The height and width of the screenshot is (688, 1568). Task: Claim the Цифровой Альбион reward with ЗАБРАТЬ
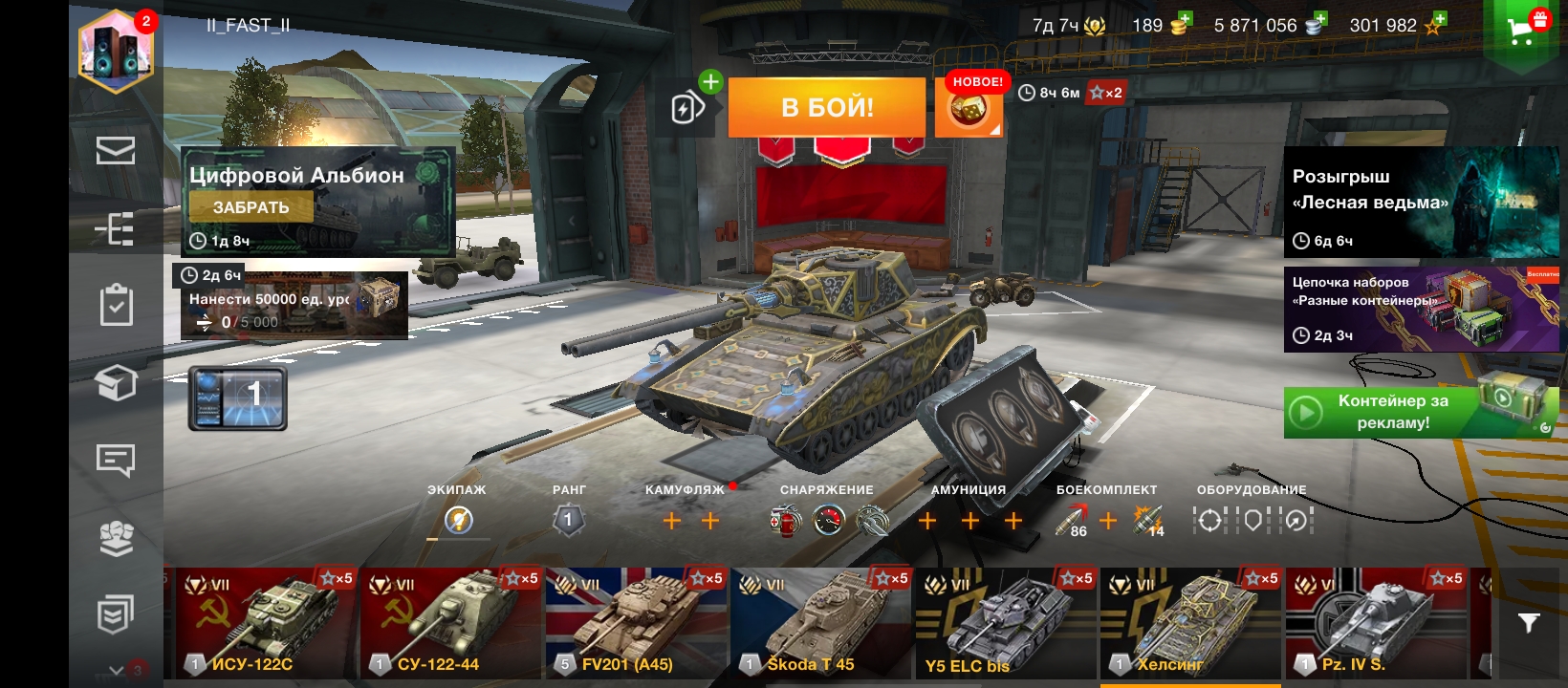pyautogui.click(x=250, y=207)
